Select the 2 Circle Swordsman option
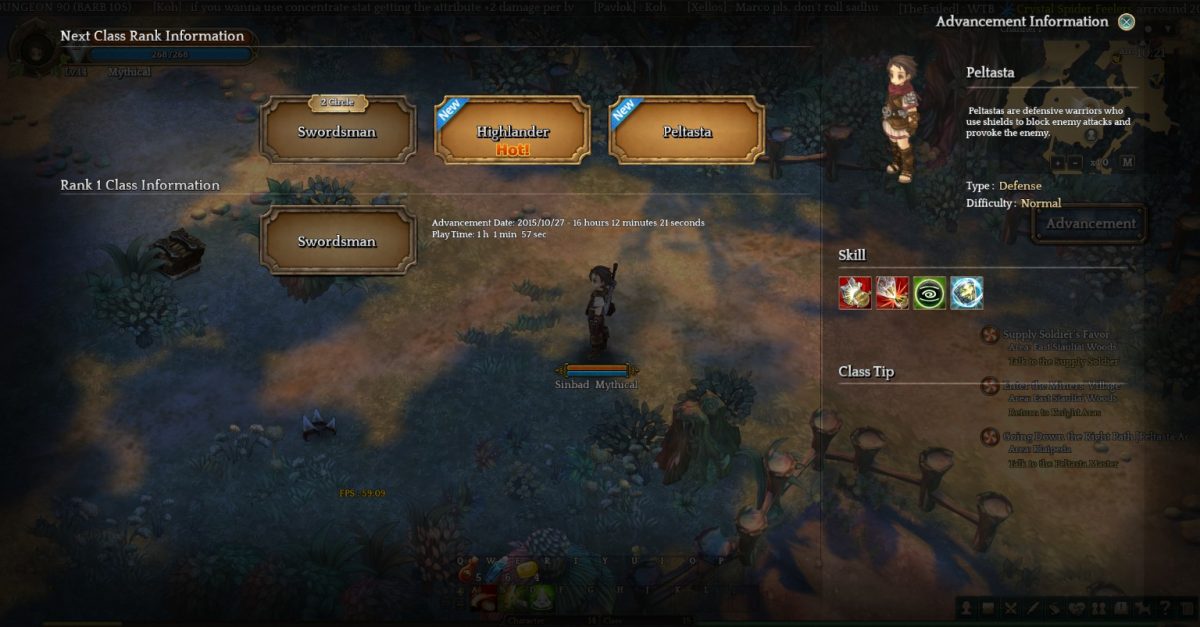The height and width of the screenshot is (627, 1200). pyautogui.click(x=337, y=131)
